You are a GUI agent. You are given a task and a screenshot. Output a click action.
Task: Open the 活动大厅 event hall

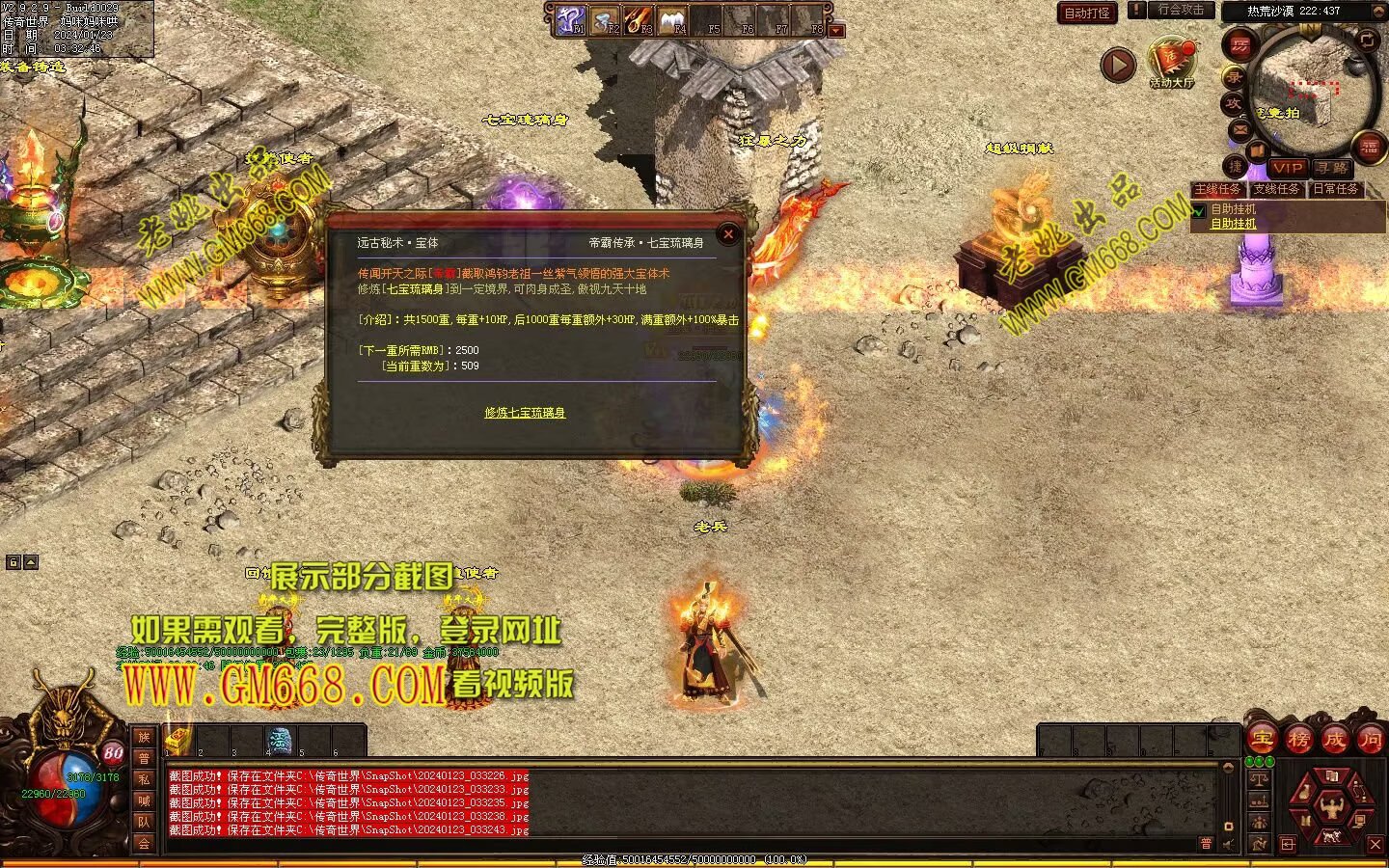1171,64
